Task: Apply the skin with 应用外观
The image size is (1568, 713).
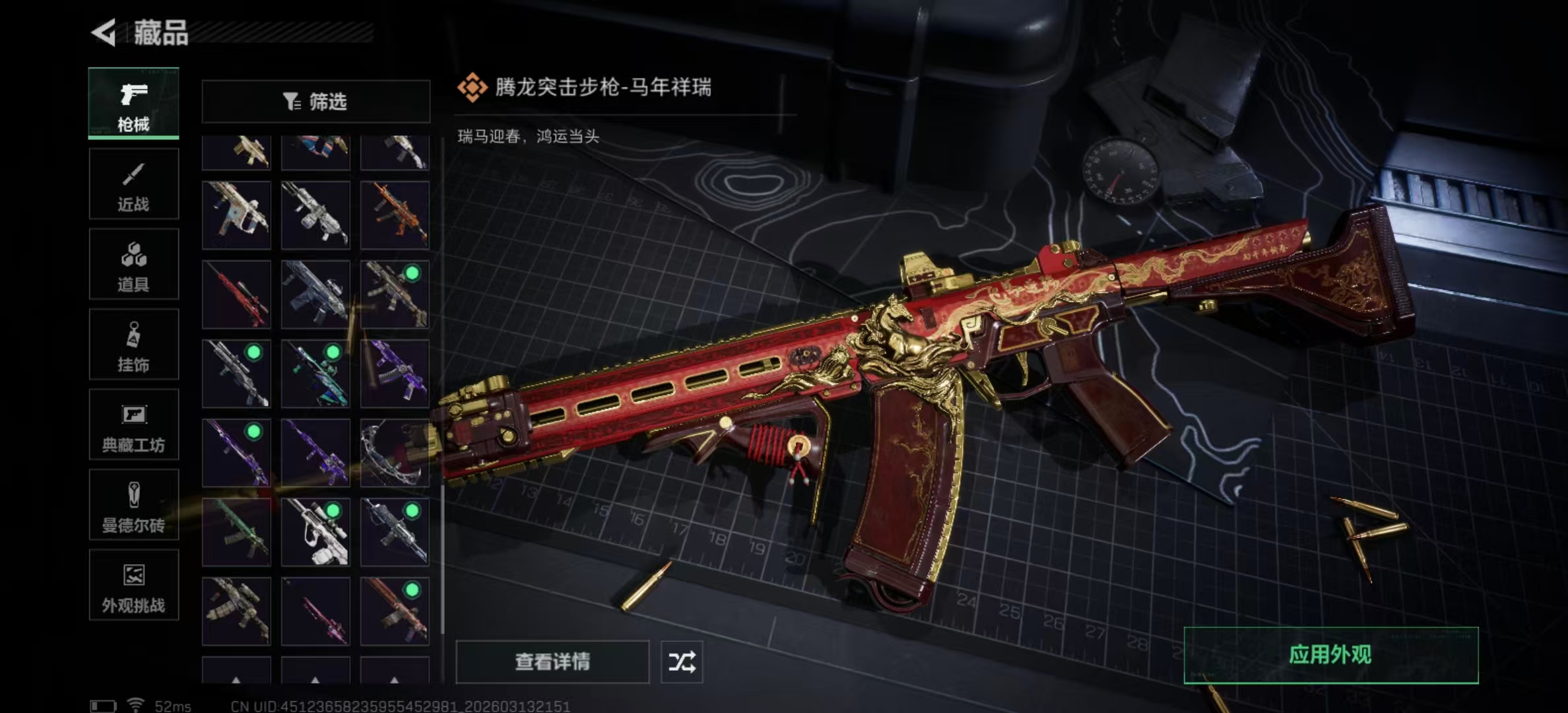Action: click(1330, 655)
